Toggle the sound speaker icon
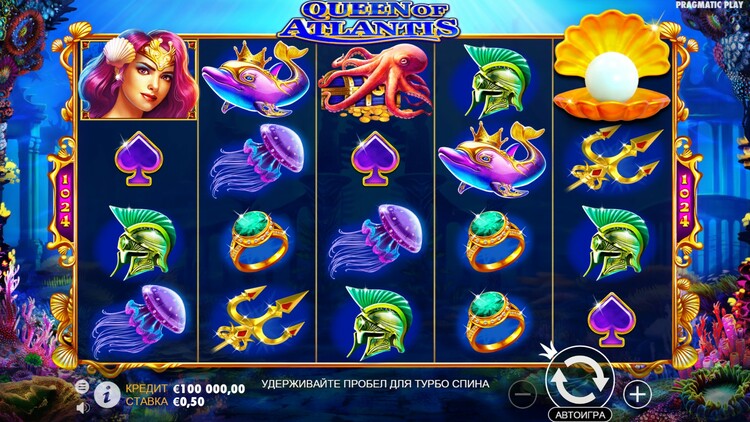This screenshot has width=750, height=422. pos(82,407)
